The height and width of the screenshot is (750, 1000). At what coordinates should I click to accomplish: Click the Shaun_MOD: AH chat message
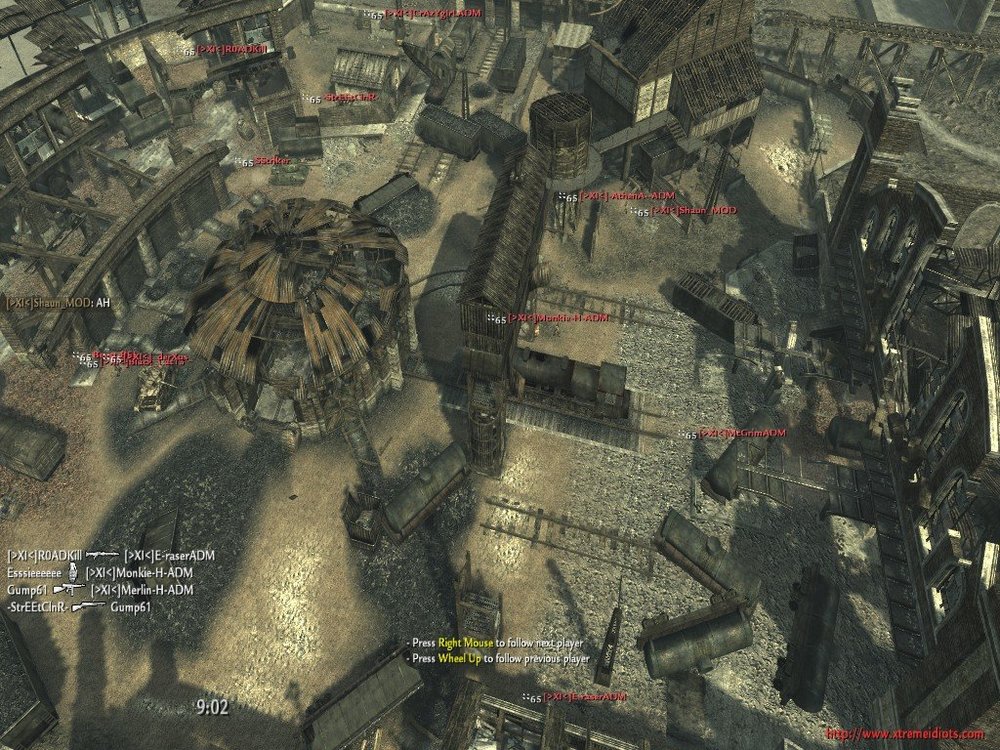click(58, 303)
